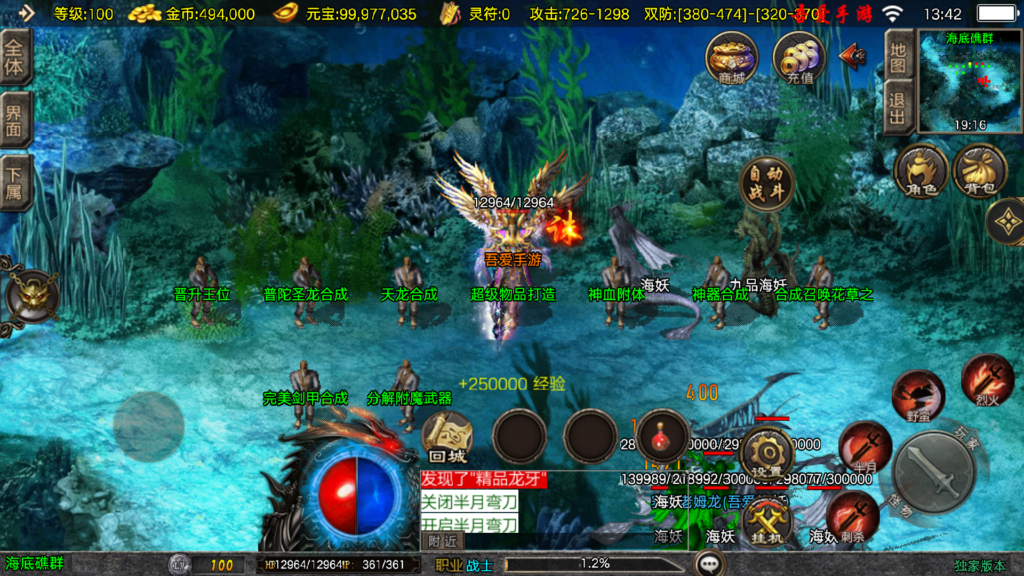Collapse the top menu with the red arrow

click(853, 54)
